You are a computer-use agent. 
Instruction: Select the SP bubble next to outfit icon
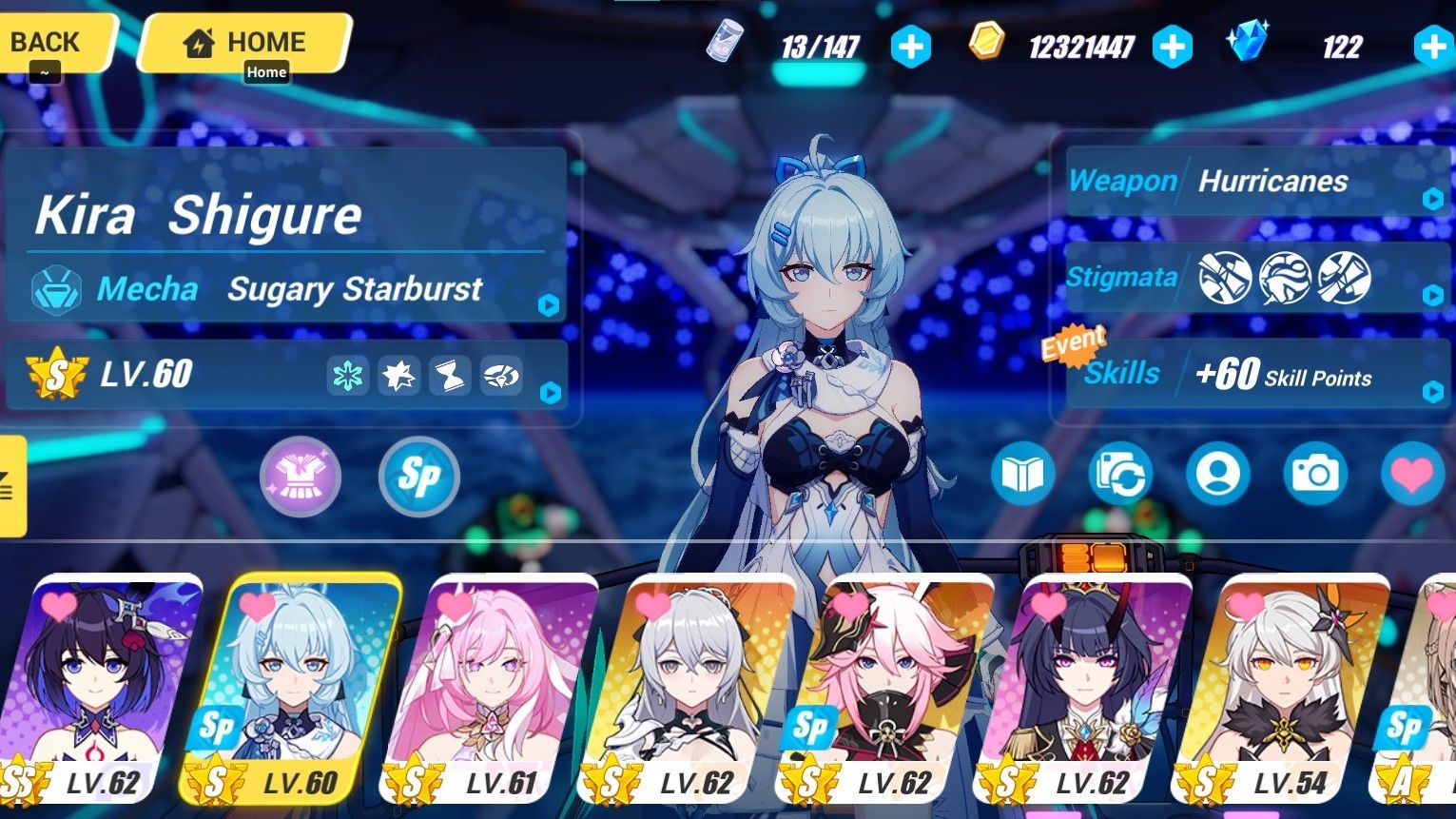(418, 477)
